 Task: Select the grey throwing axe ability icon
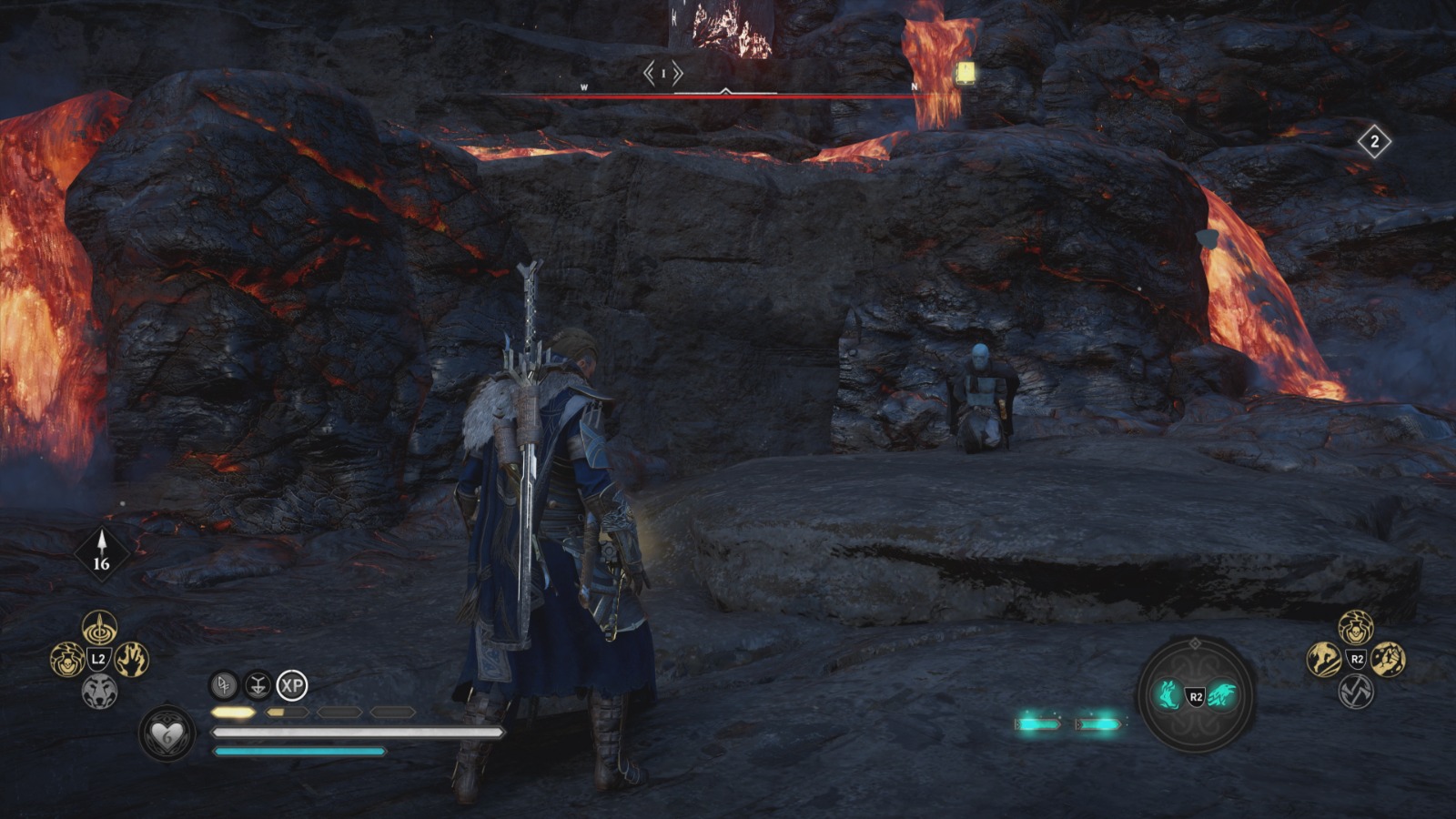pos(1355,693)
